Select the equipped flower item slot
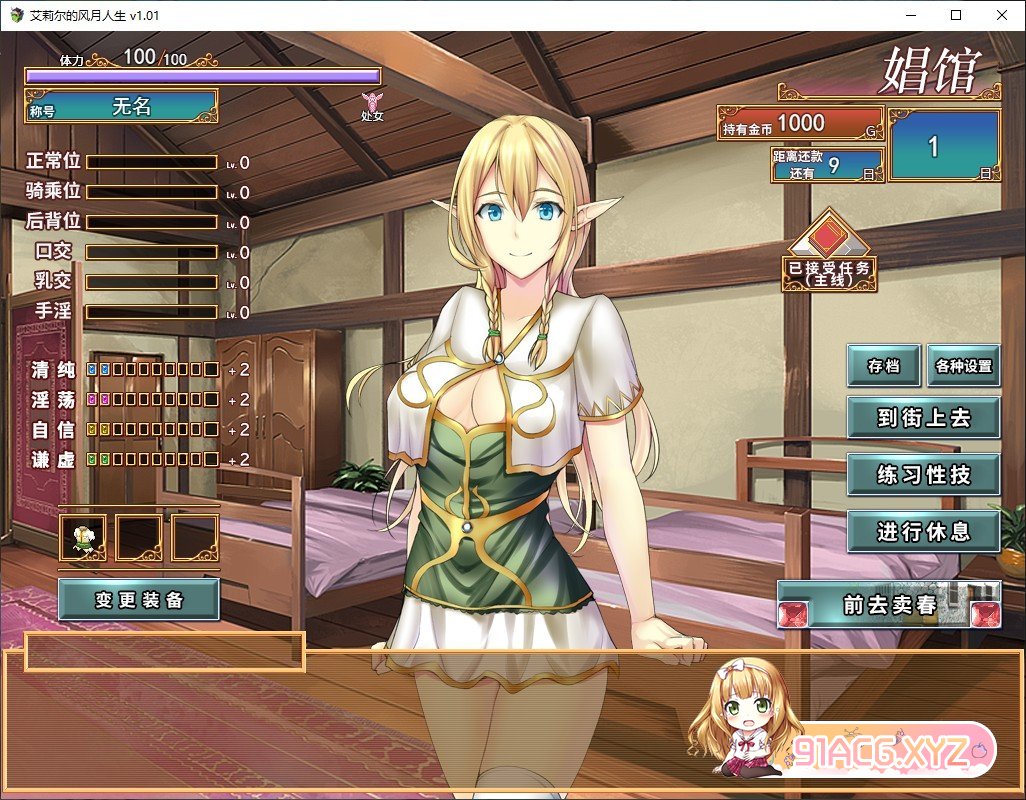 click(x=83, y=539)
